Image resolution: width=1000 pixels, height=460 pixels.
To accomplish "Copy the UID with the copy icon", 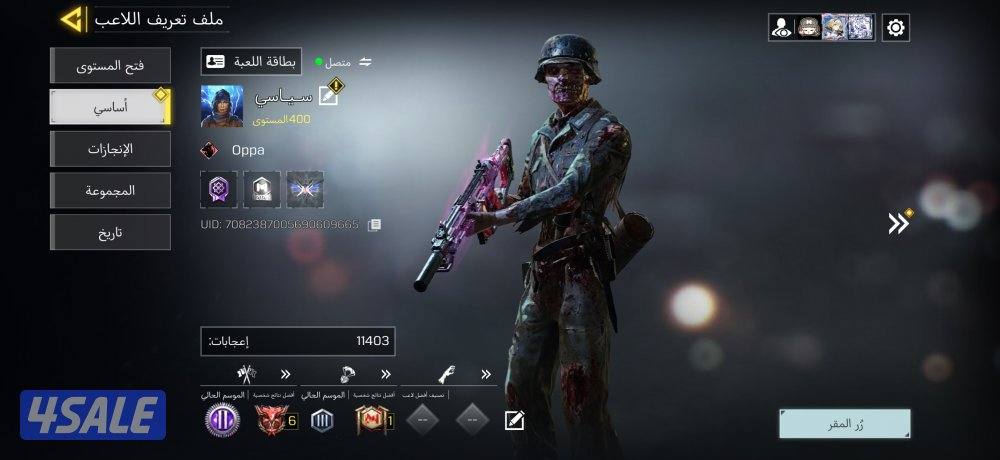I will pos(374,225).
